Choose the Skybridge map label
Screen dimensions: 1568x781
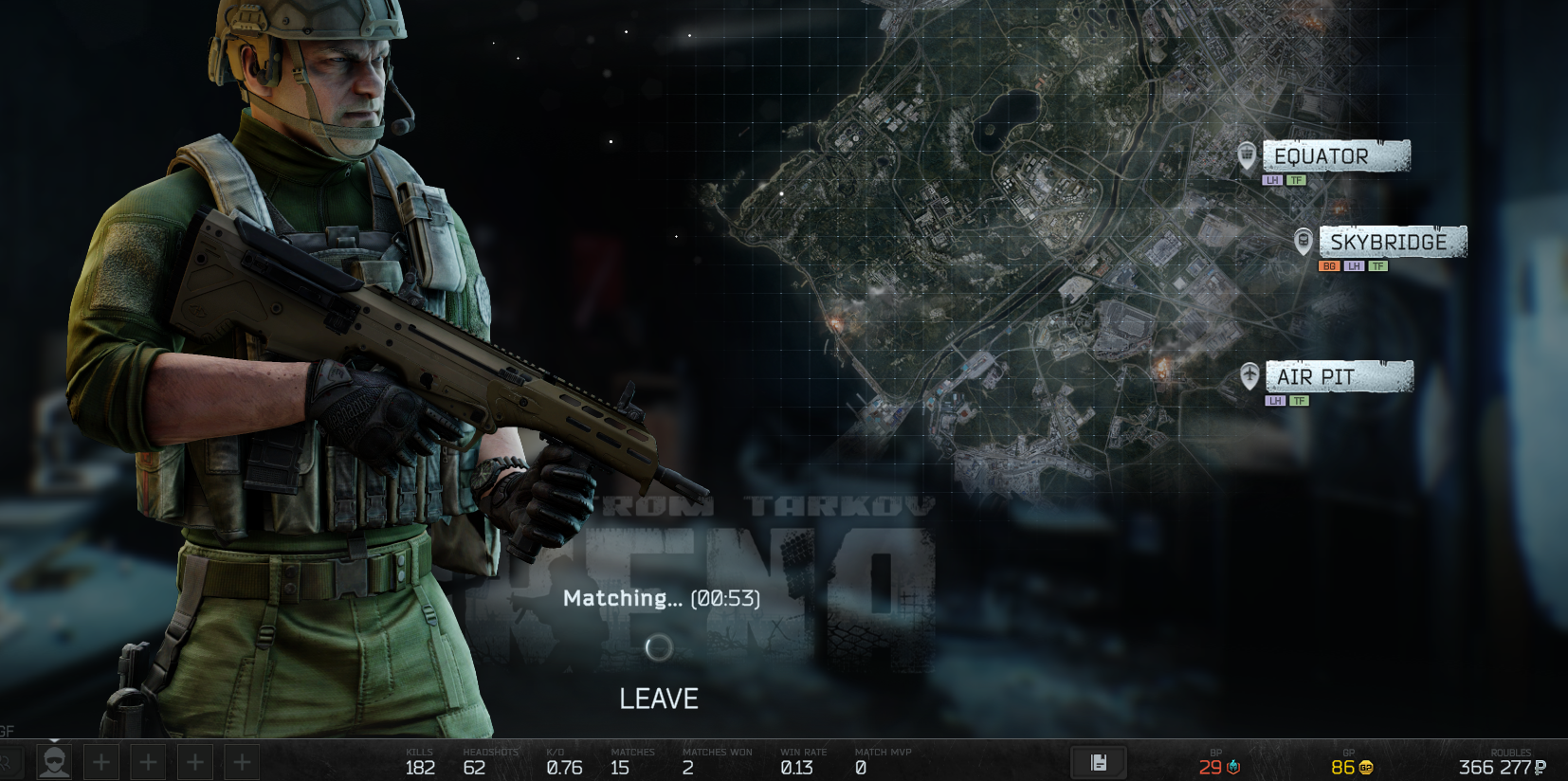coord(1392,242)
